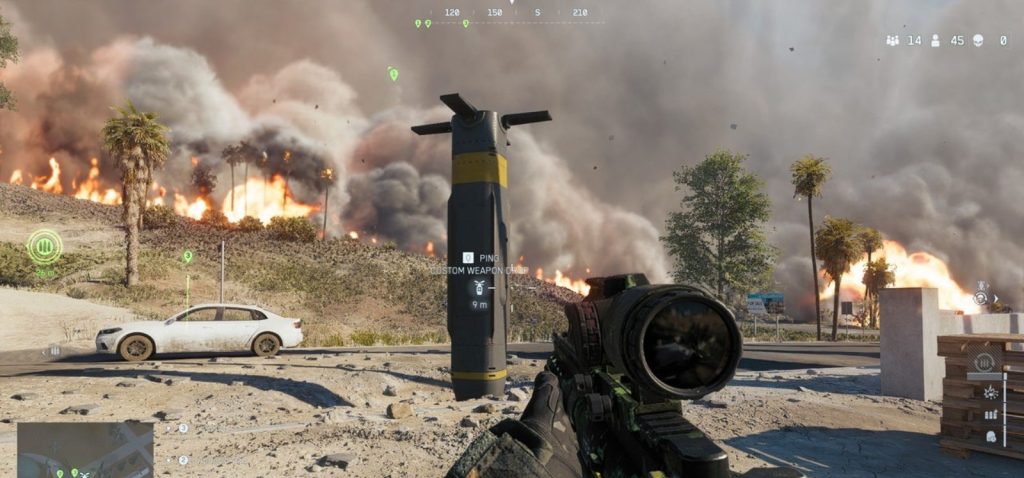Select the green circular objective marker

click(44, 245)
